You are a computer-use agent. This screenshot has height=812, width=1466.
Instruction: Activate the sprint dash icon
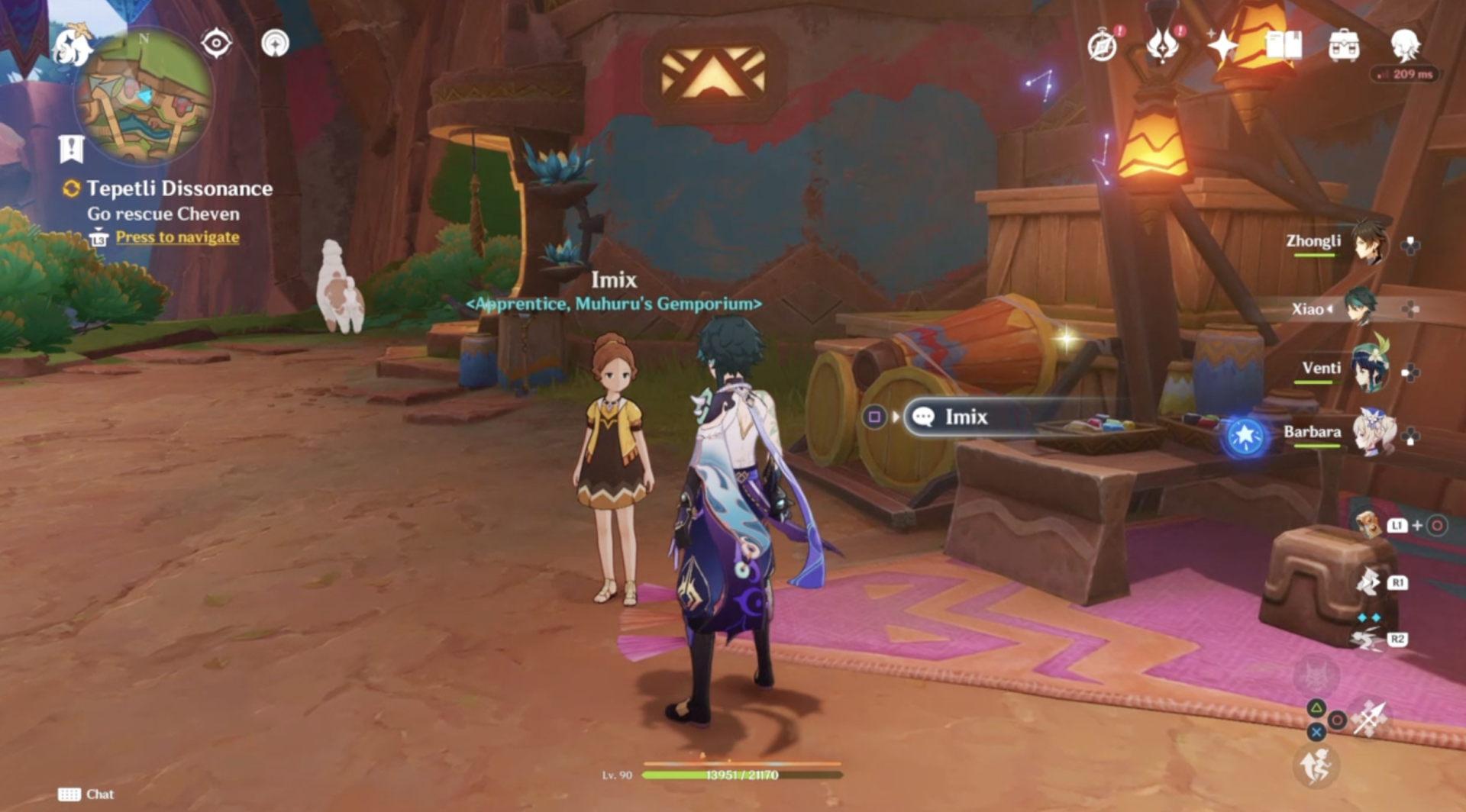point(1315,766)
